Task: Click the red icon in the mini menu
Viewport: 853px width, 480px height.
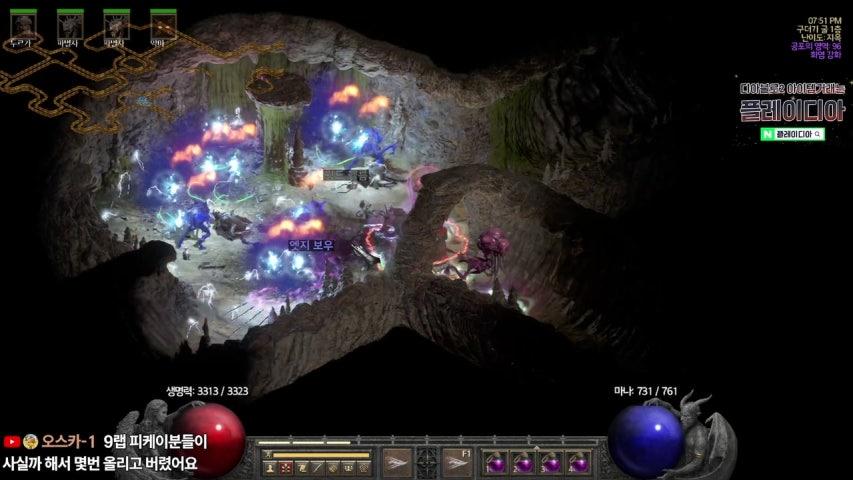Action: point(286,467)
